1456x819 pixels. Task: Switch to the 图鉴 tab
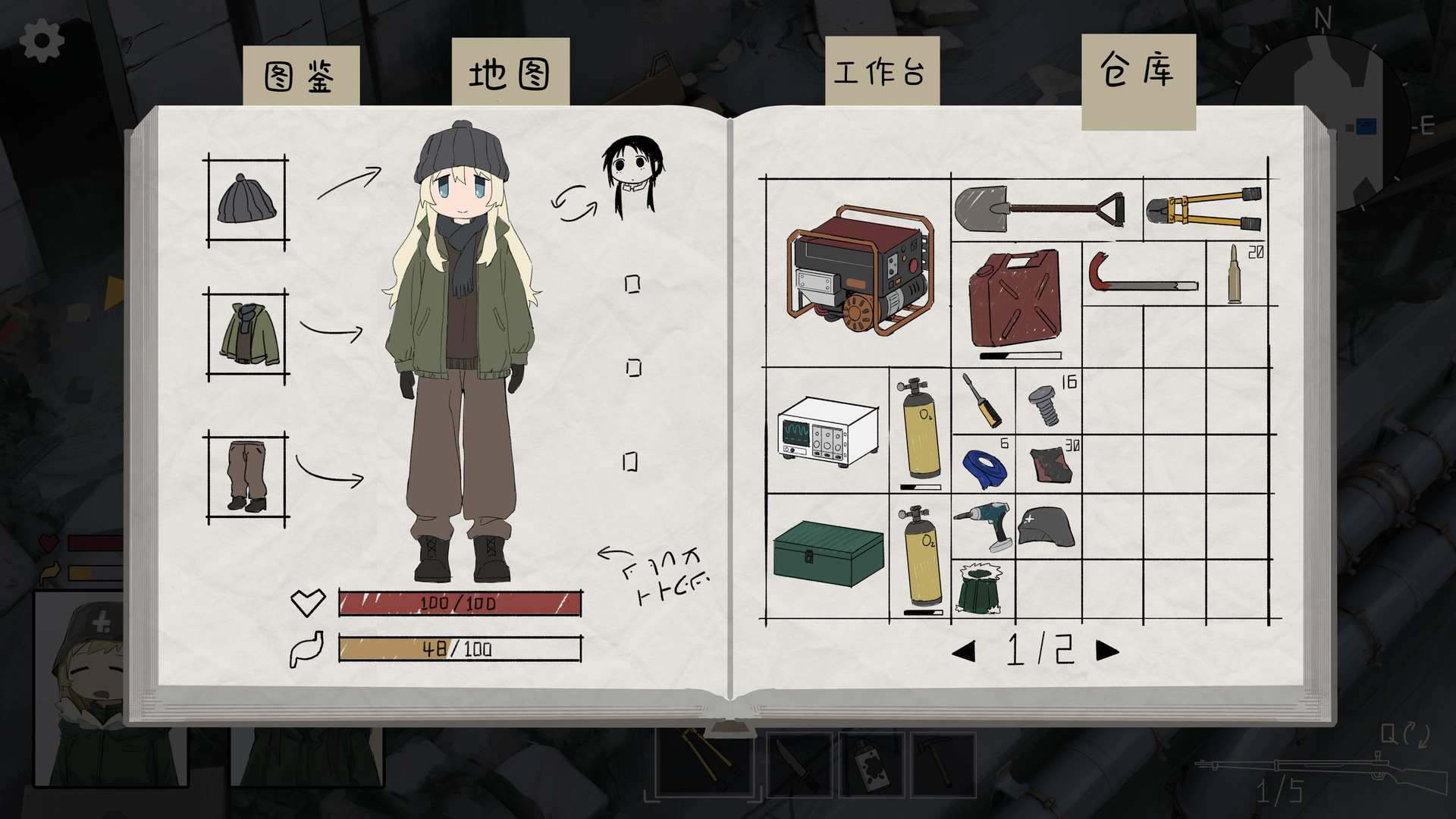pyautogui.click(x=300, y=76)
